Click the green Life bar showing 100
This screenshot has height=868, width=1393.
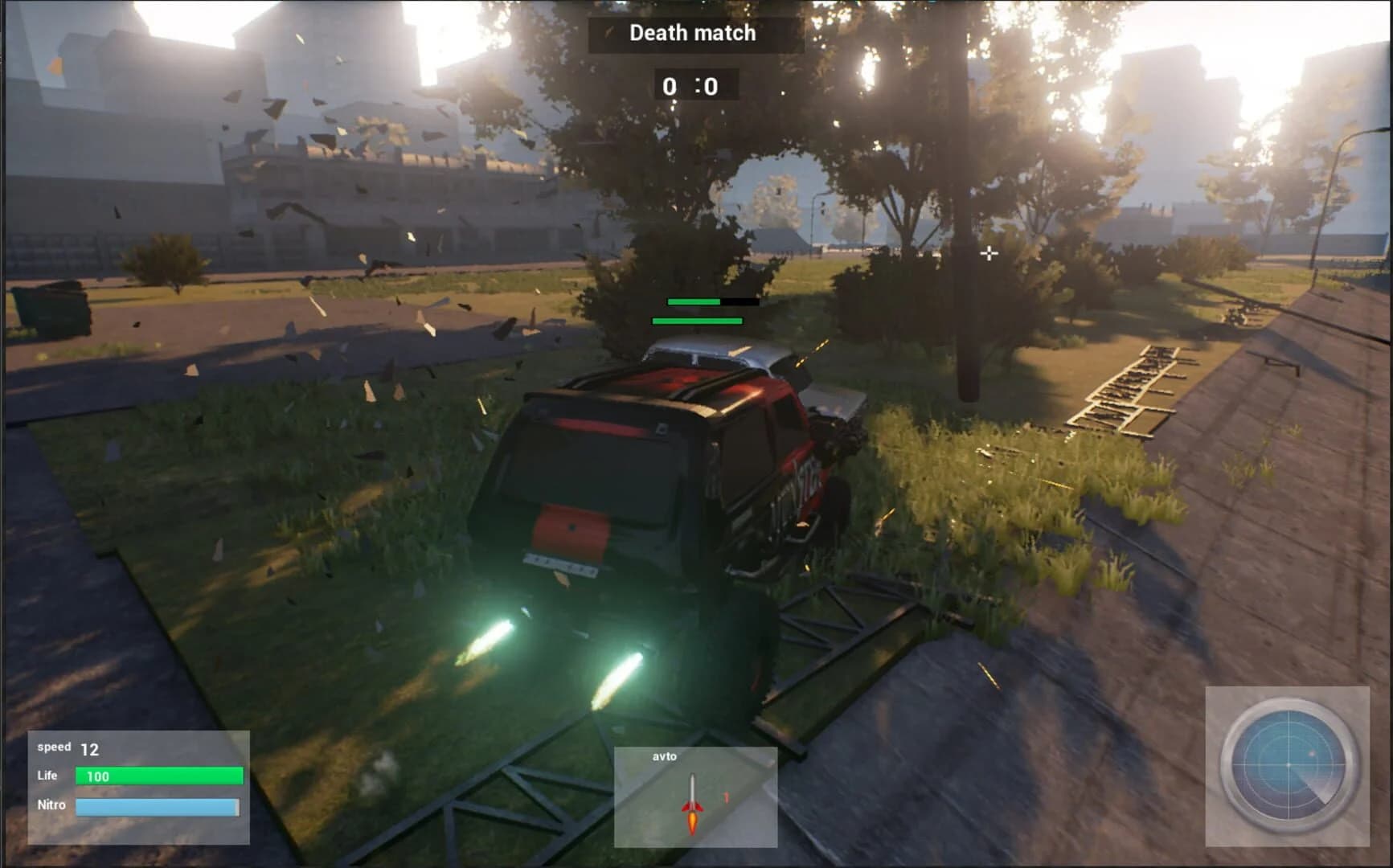click(158, 775)
